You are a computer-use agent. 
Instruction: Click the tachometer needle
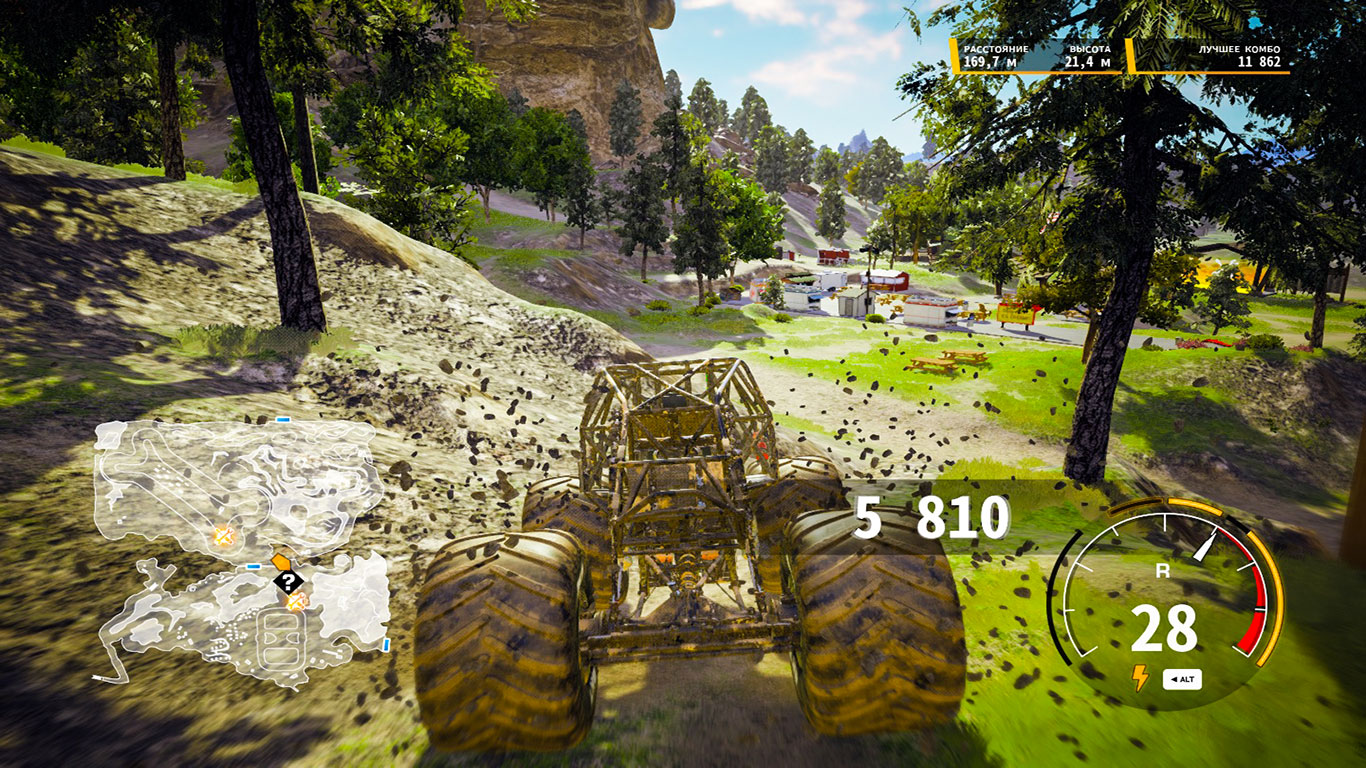tap(1206, 544)
